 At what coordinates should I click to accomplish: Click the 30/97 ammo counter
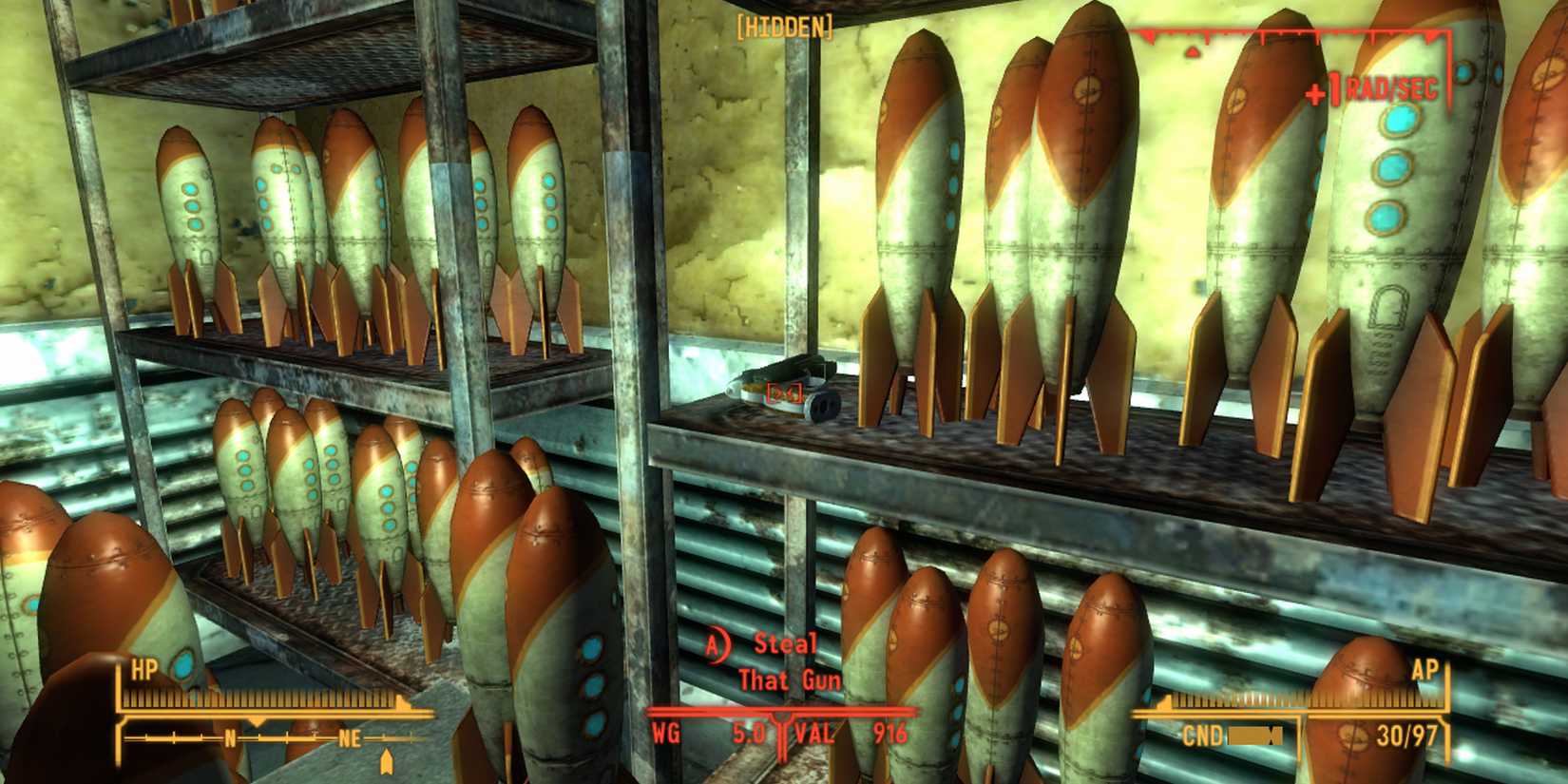click(1406, 734)
